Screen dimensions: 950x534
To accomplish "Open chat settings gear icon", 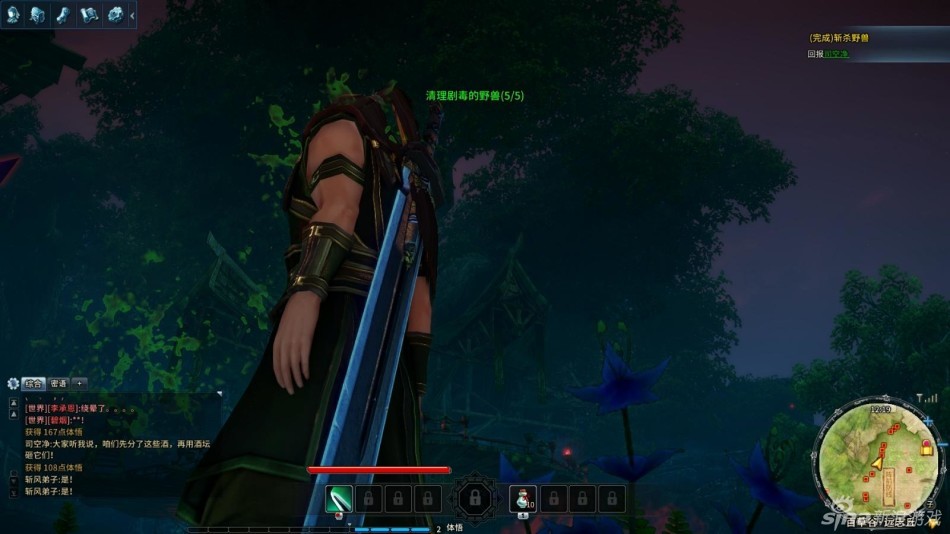I will (13, 383).
